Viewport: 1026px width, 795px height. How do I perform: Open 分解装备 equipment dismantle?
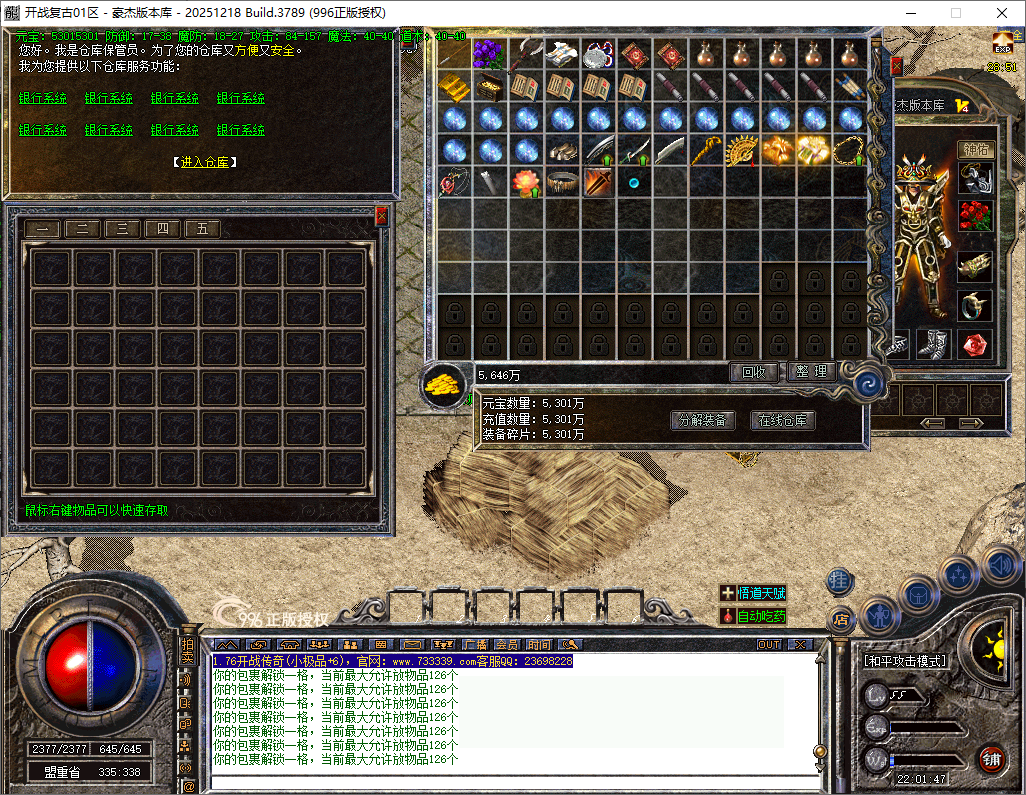[x=701, y=421]
